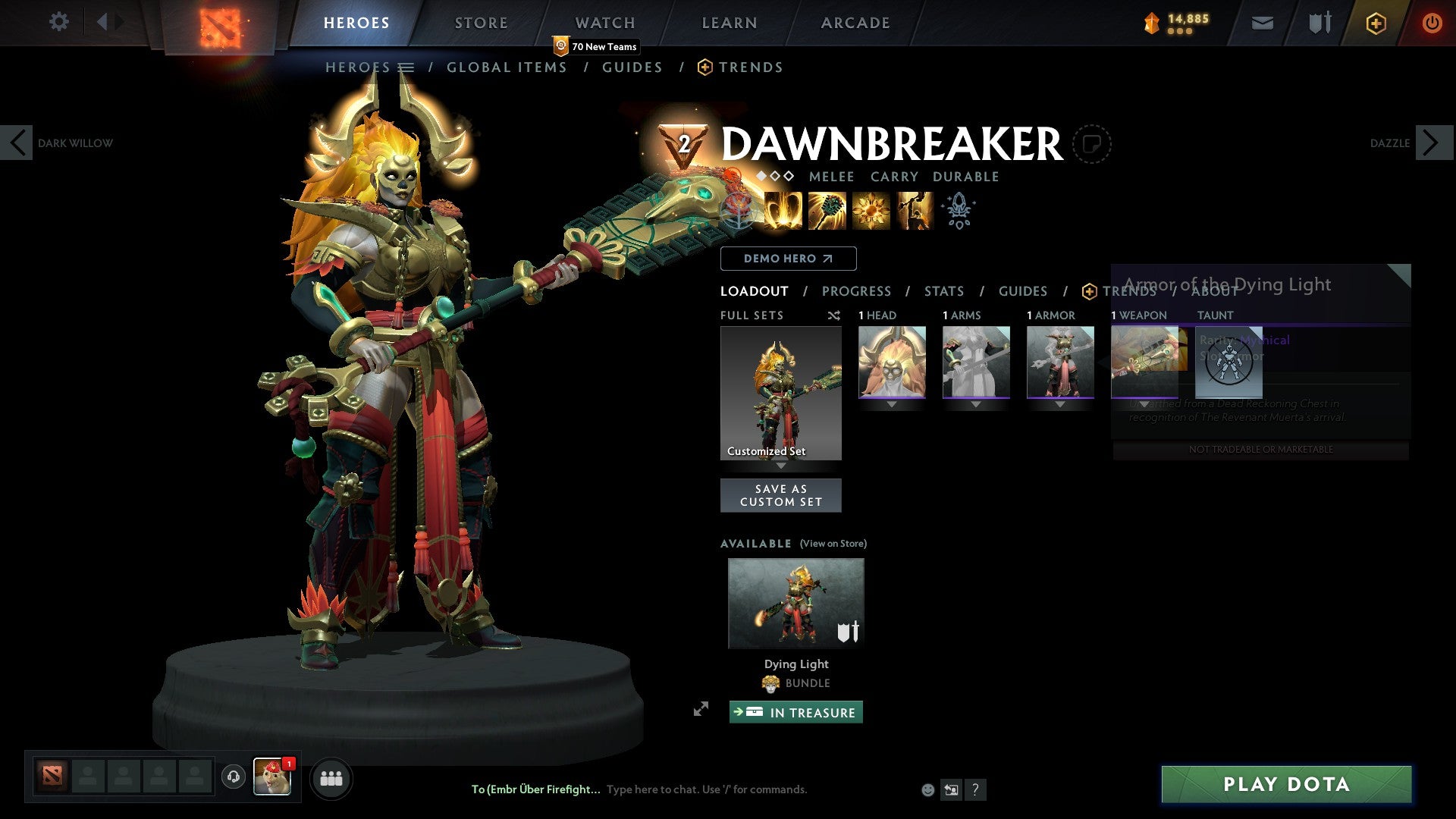Expand the ARMOR item slot chevron
Screen dimensions: 1456x819
1060,404
